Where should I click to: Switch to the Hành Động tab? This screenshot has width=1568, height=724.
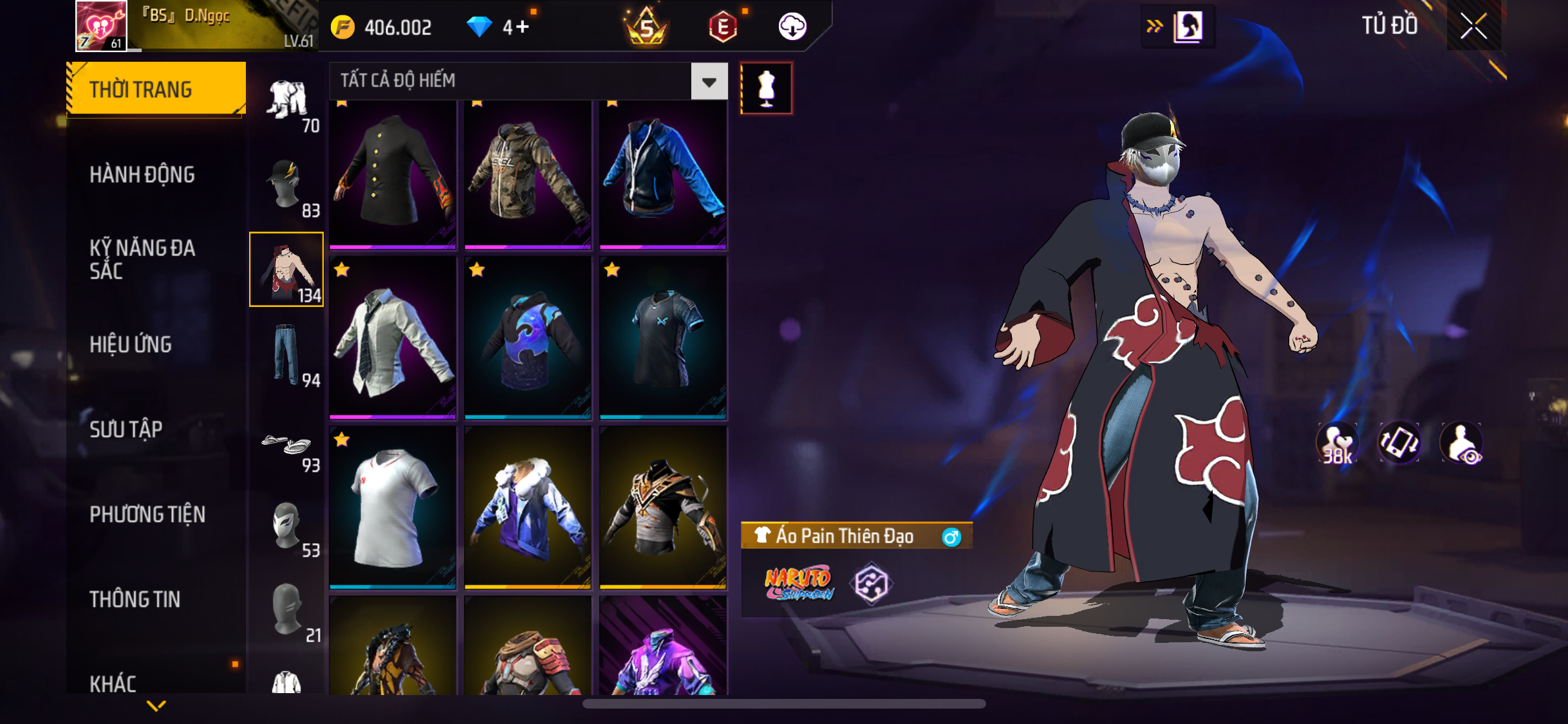tap(142, 174)
